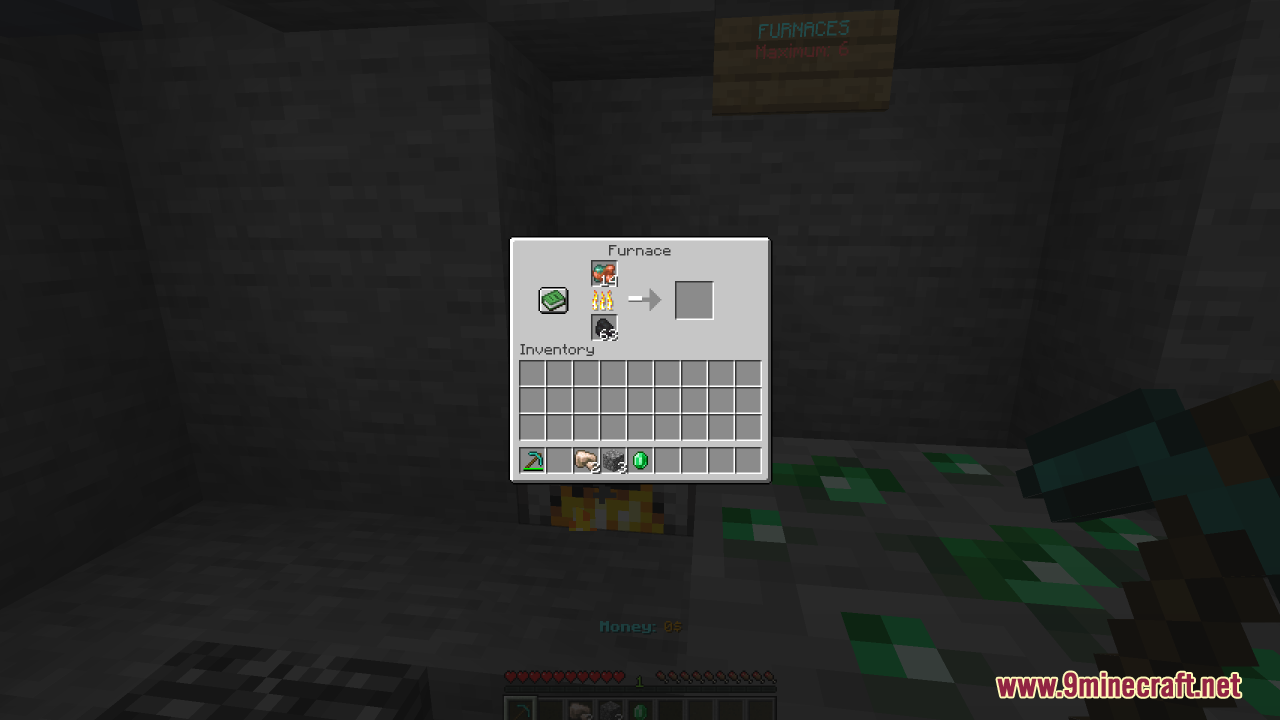This screenshot has height=720, width=1280.
Task: Select the raw copper in the smelting slot
Action: 603,271
